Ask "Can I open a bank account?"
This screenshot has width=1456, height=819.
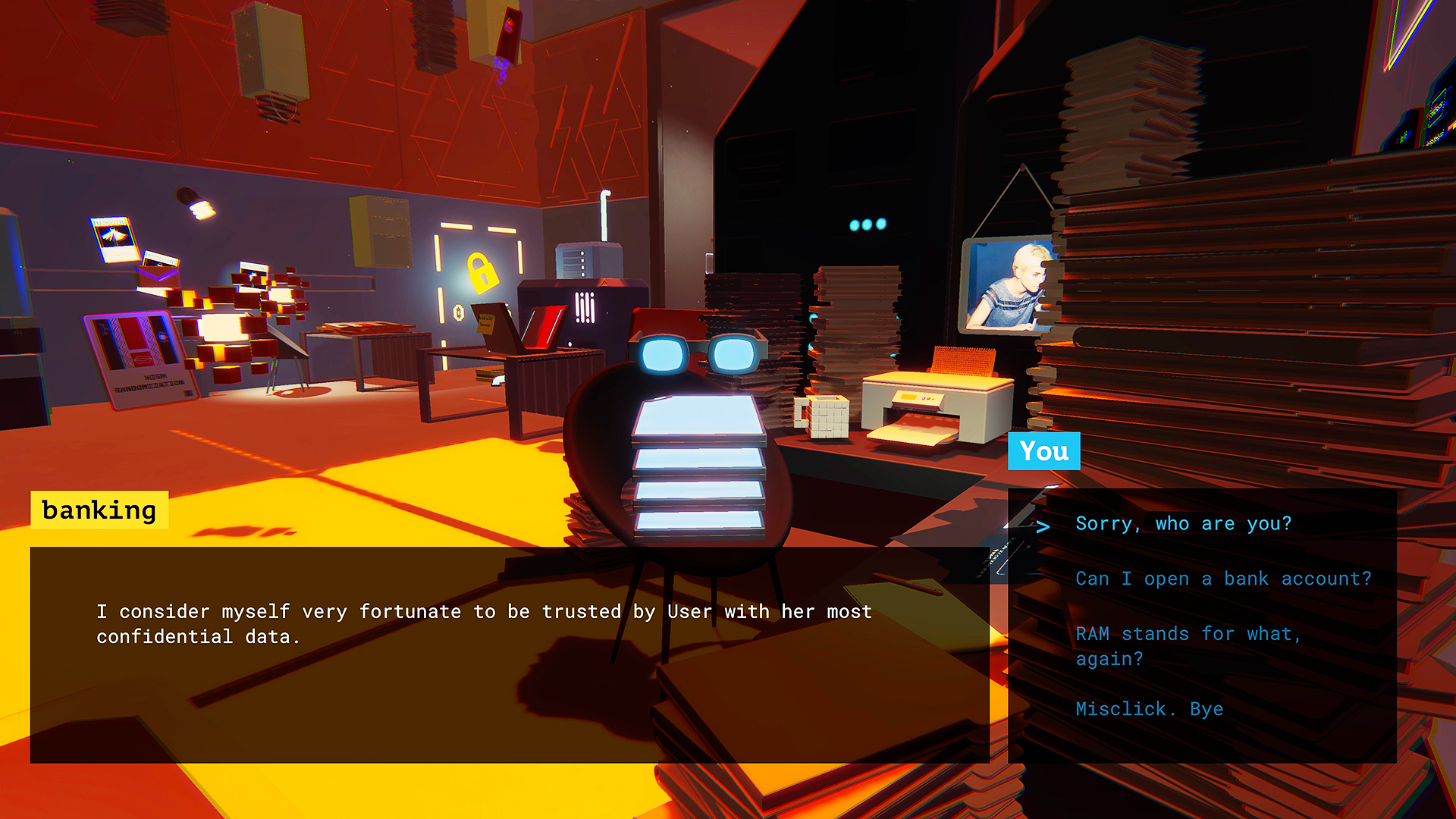click(1223, 579)
